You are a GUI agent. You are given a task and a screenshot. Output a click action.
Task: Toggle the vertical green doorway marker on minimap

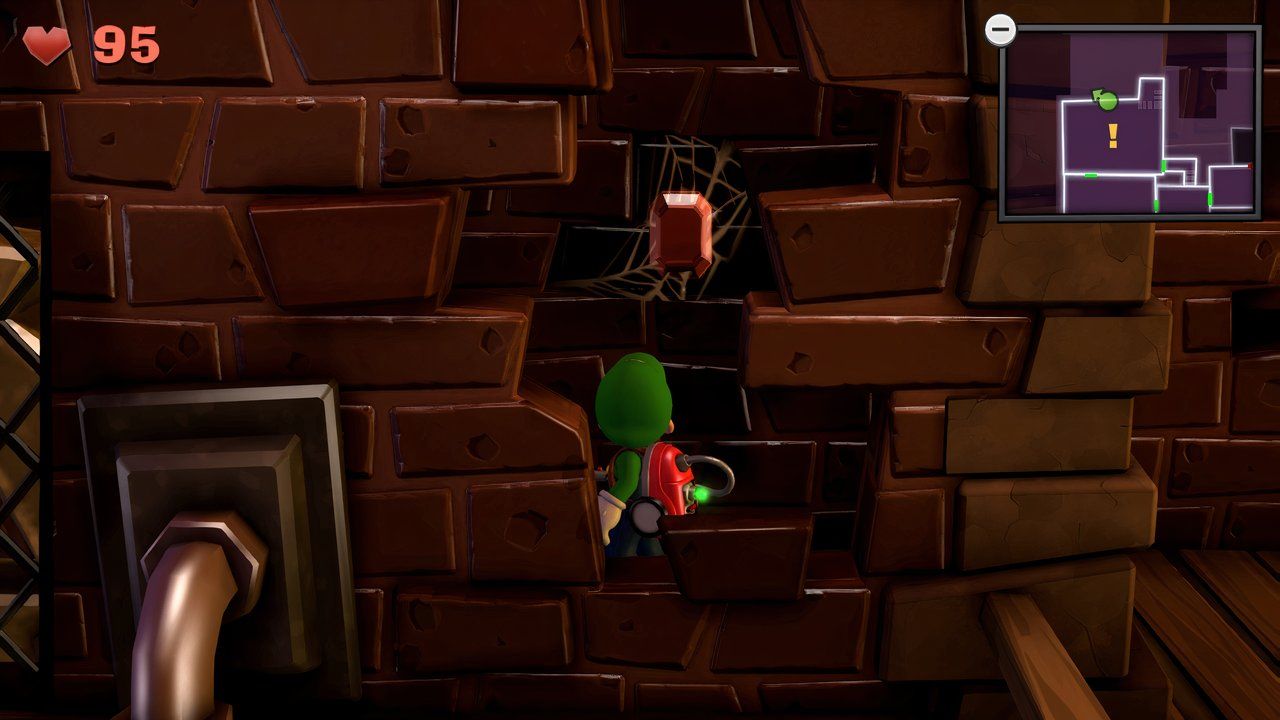(x=1210, y=198)
